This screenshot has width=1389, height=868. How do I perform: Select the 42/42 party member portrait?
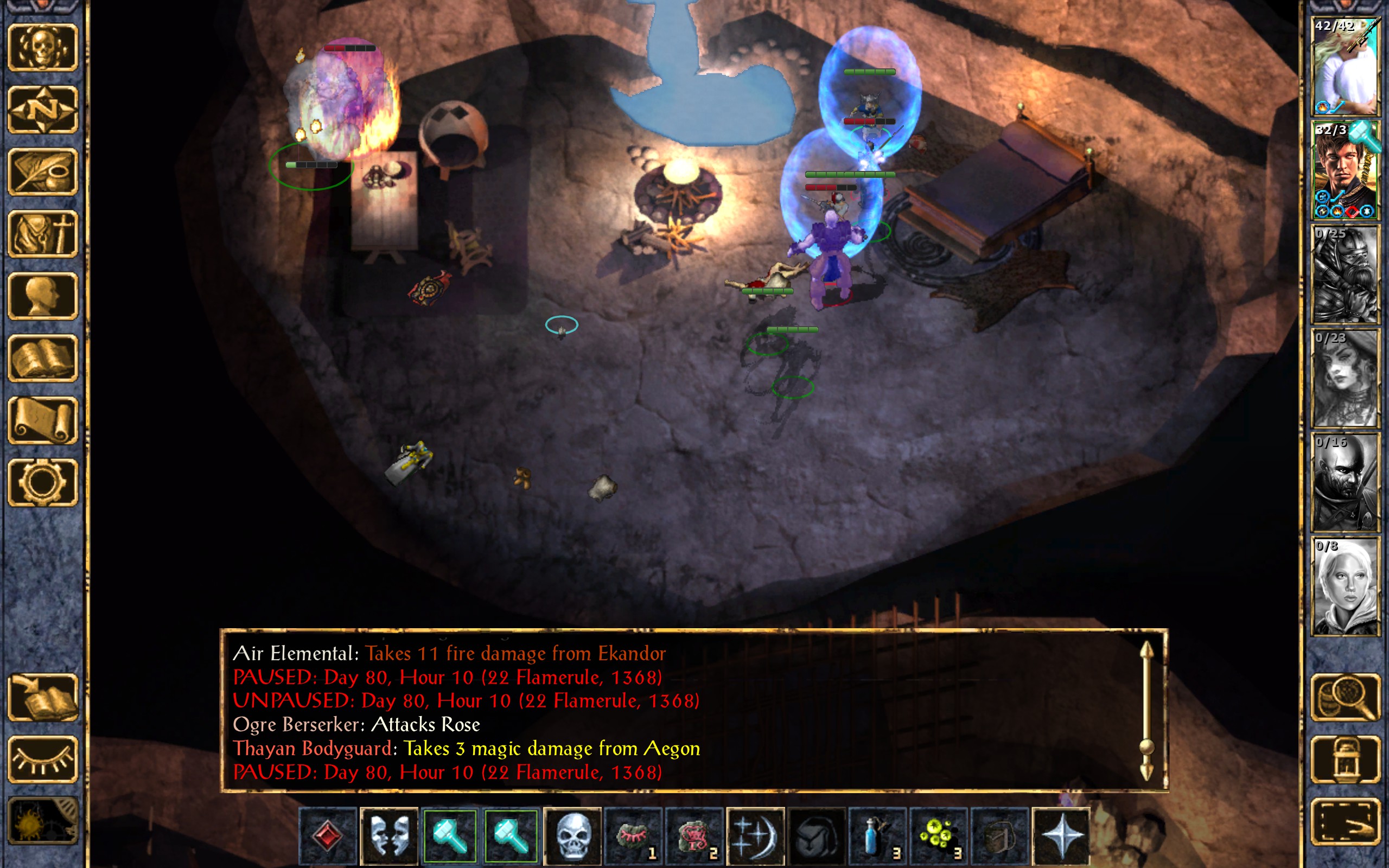click(x=1345, y=66)
